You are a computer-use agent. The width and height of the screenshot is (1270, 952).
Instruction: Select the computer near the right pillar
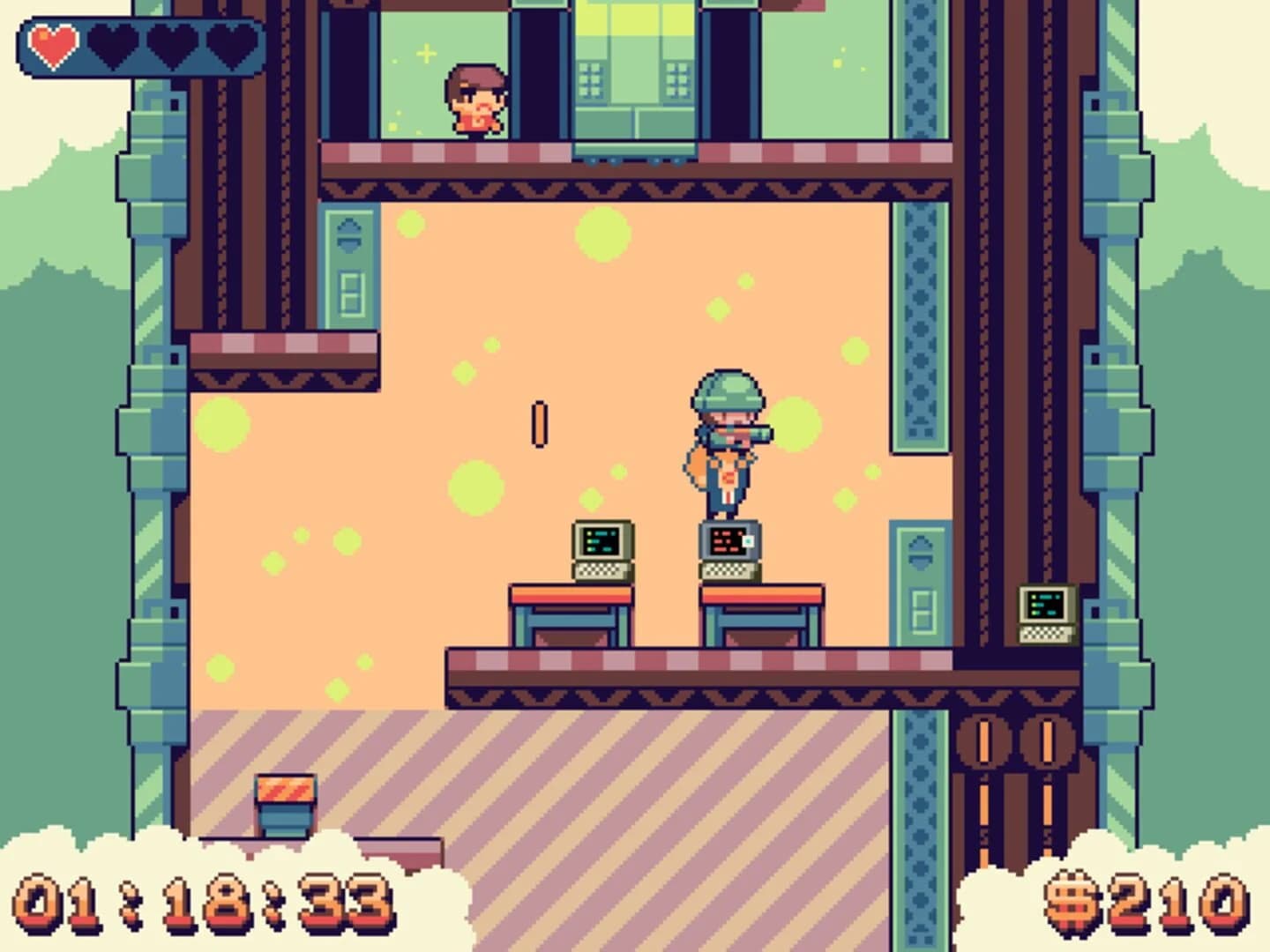coord(1046,613)
